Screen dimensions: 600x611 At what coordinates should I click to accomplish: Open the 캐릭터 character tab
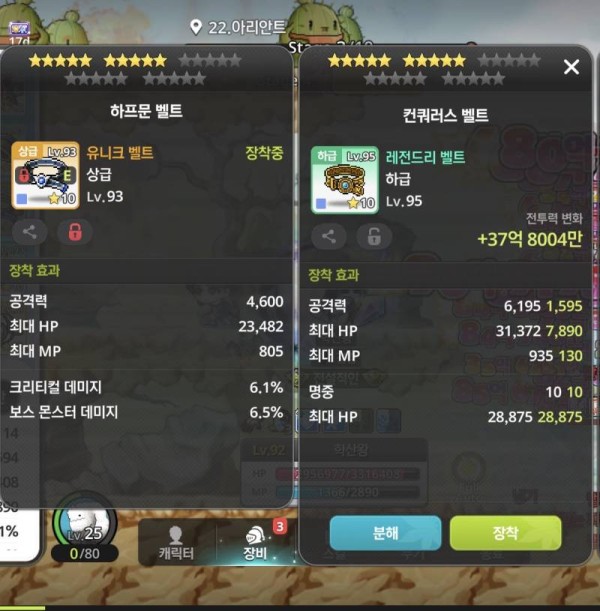(x=176, y=541)
